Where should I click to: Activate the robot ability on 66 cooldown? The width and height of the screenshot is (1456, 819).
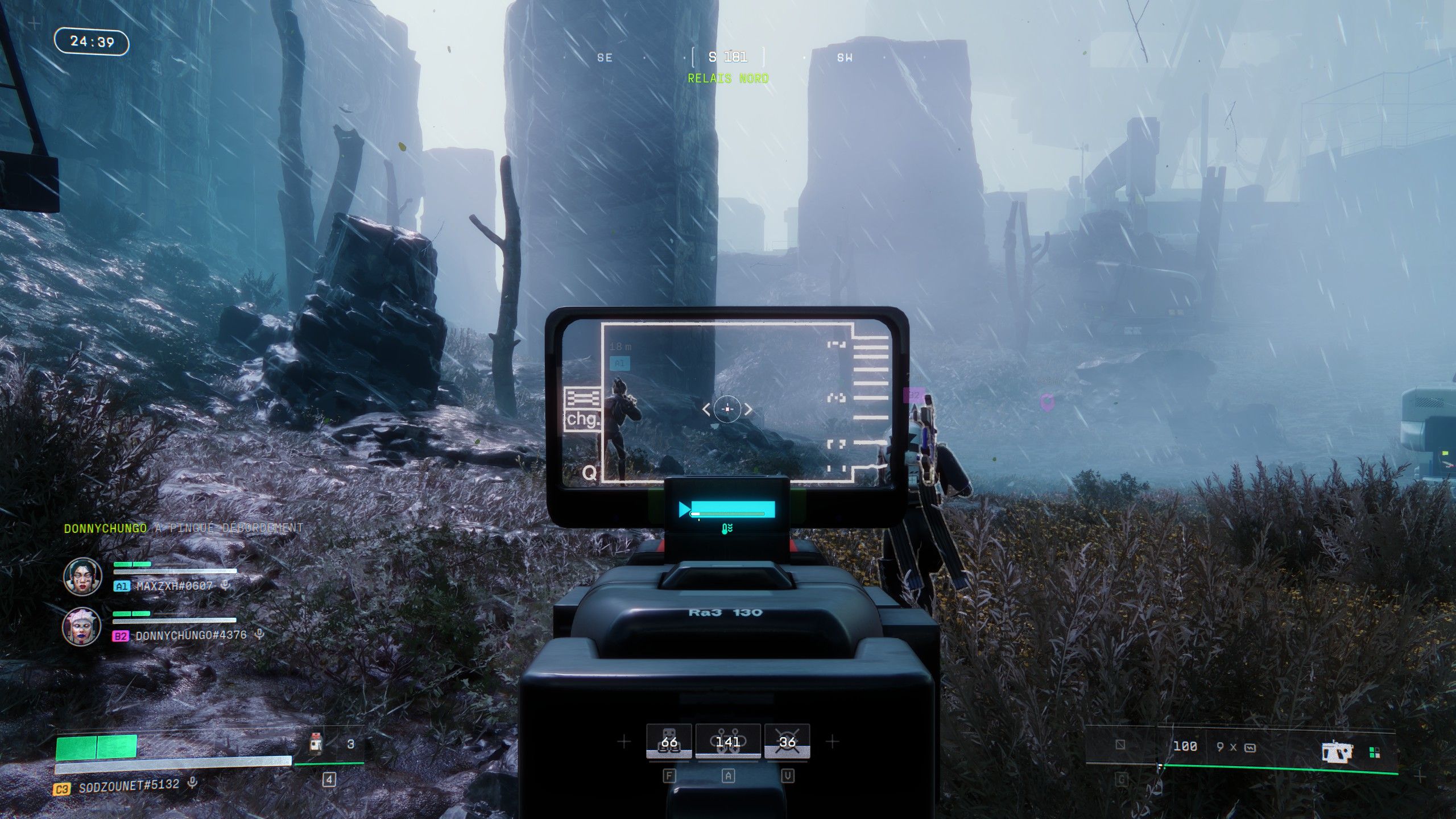click(x=669, y=742)
